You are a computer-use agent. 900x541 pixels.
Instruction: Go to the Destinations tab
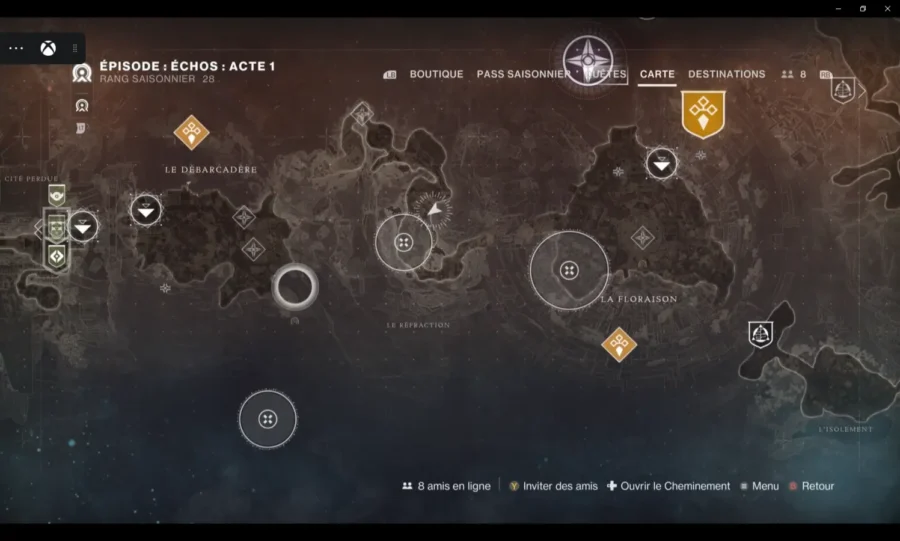(726, 74)
